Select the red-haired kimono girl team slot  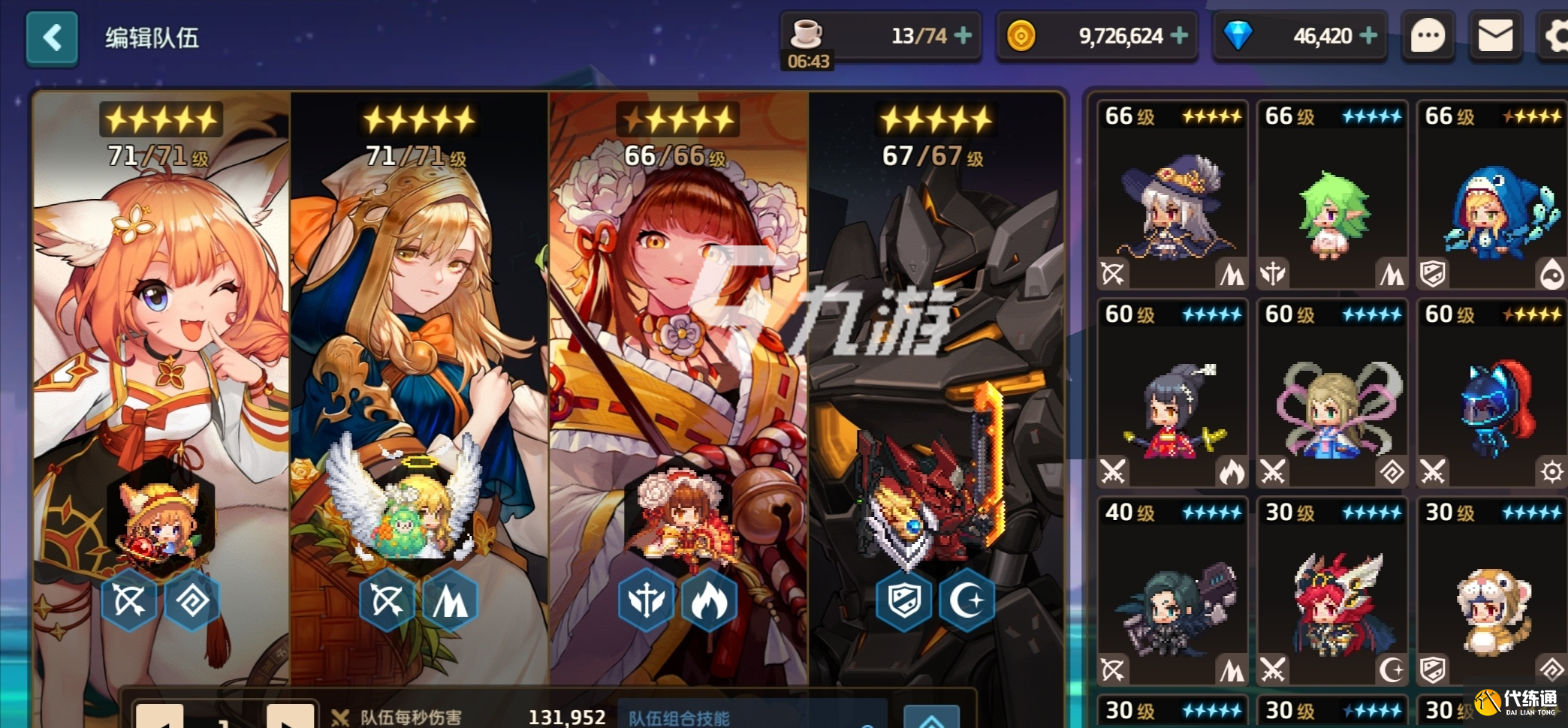678,375
